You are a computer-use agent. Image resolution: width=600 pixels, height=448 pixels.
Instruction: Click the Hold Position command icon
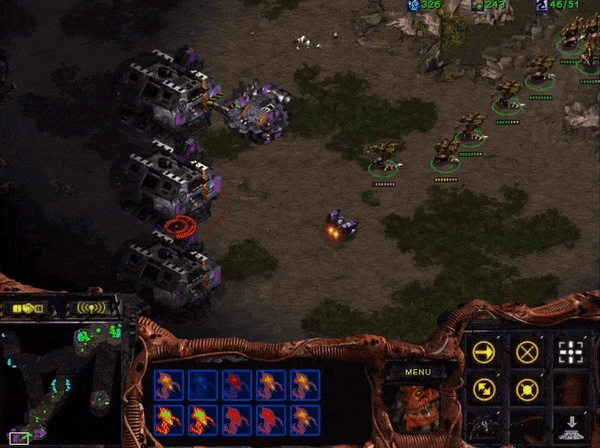pos(527,389)
